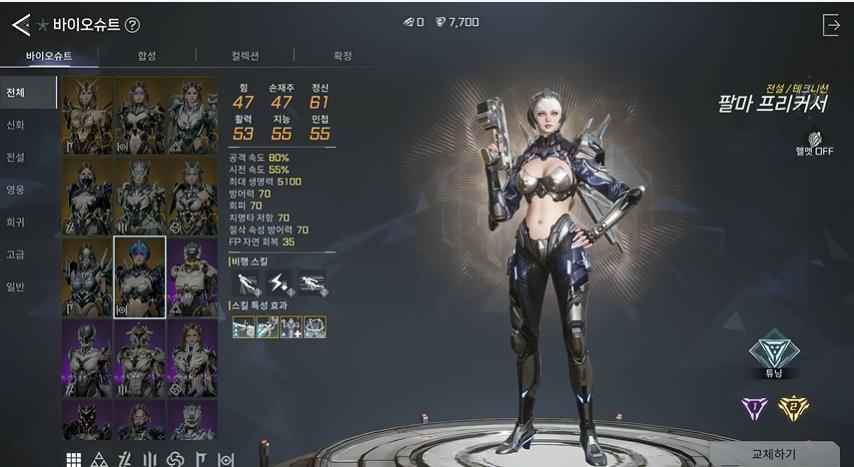854x467 pixels.
Task: Select the 영웅 rarity category
Action: click(16, 189)
